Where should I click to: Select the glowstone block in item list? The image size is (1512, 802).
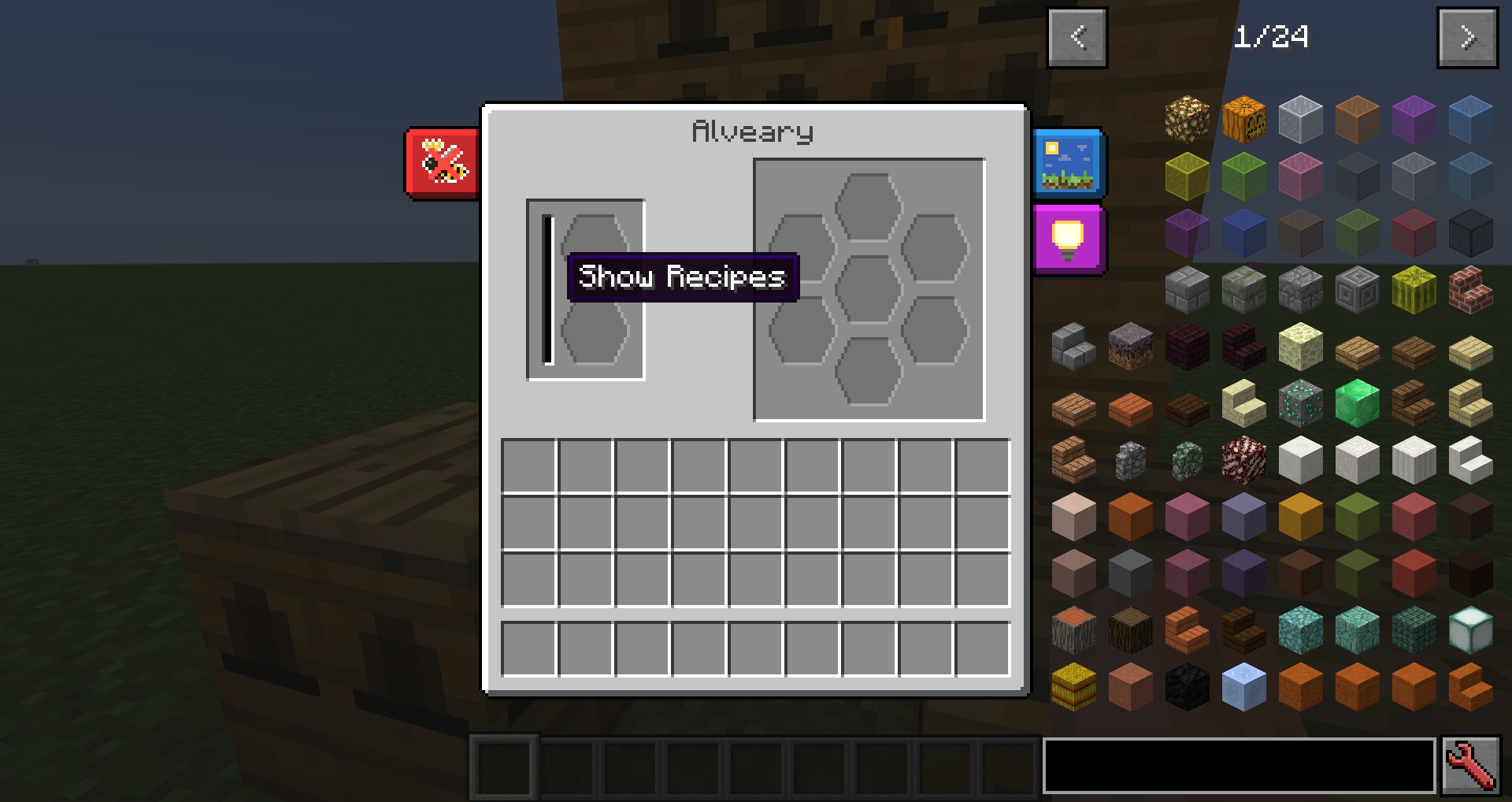click(x=1187, y=119)
